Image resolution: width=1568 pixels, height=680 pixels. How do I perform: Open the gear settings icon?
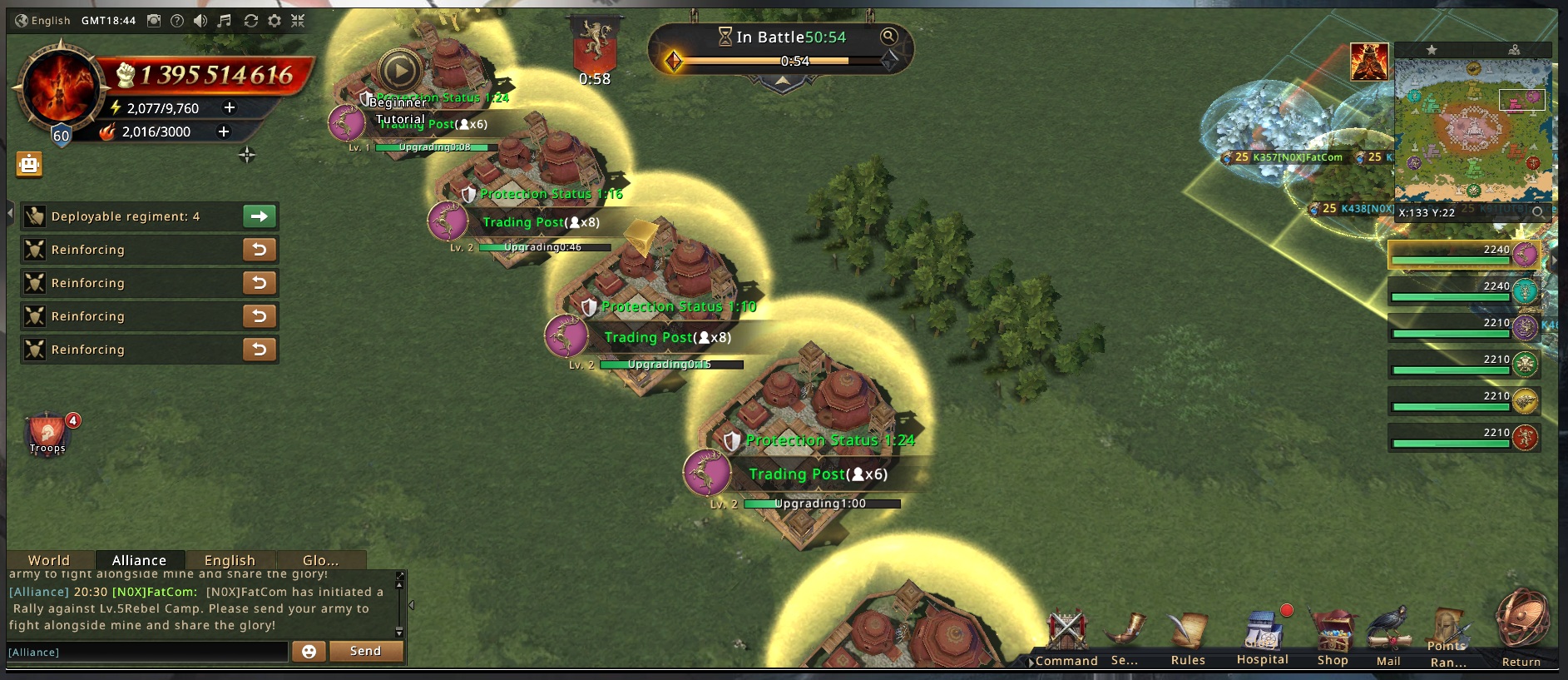[x=275, y=21]
